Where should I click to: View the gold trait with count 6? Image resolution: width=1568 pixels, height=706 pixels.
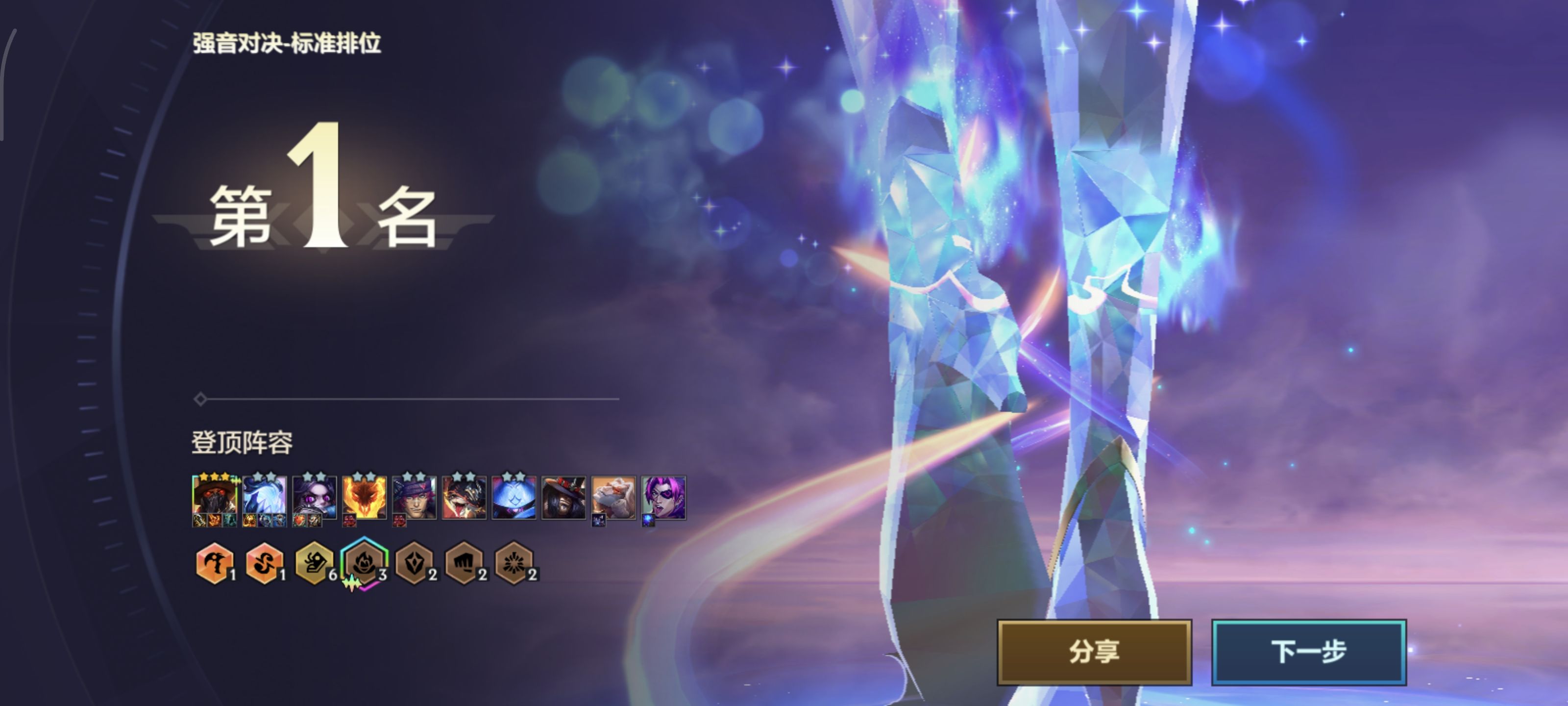(314, 563)
